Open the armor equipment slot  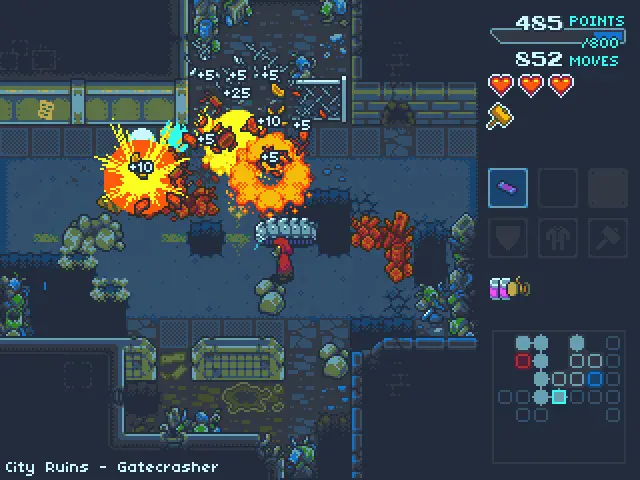pos(558,238)
